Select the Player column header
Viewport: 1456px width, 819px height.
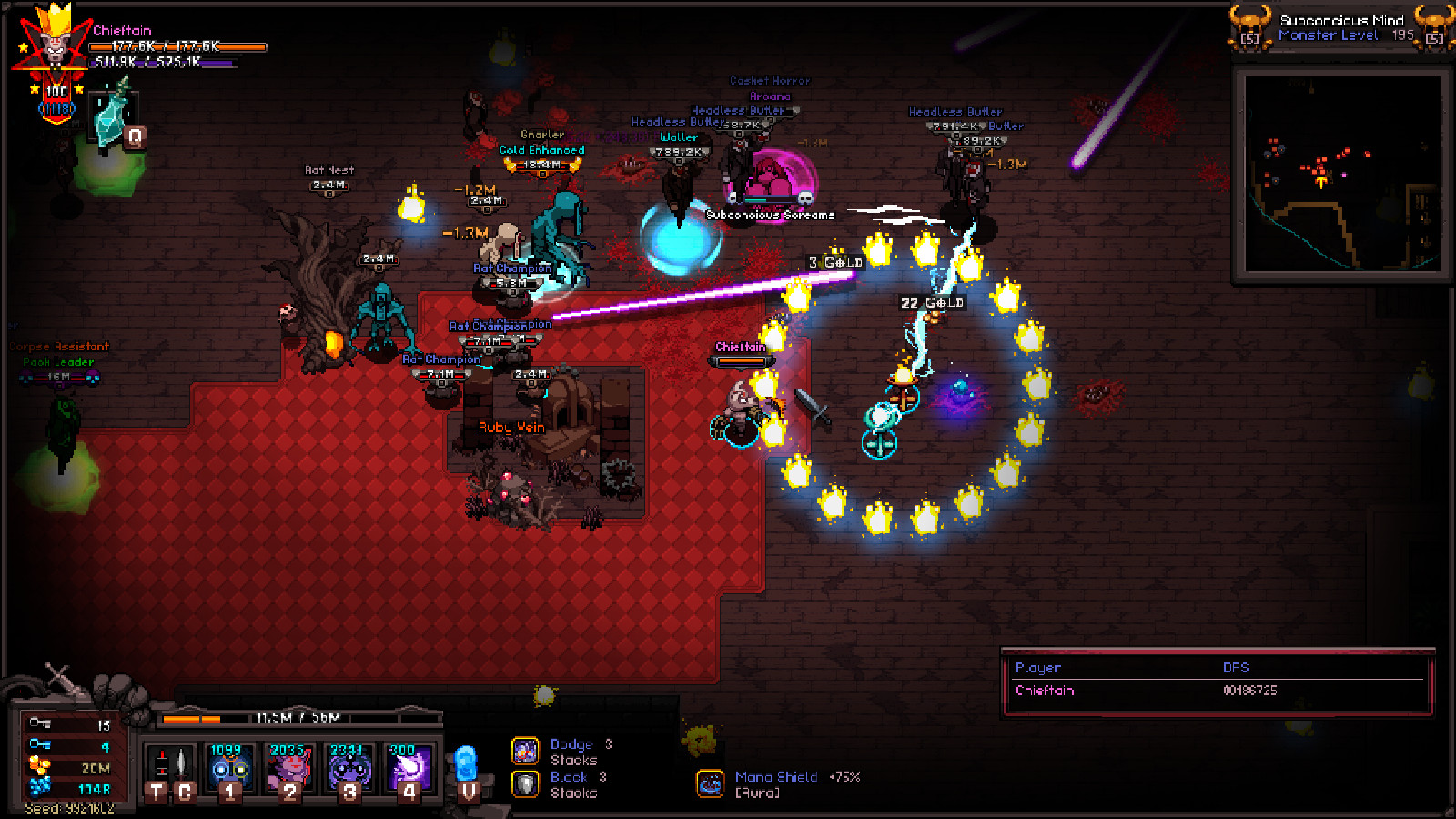1037,667
